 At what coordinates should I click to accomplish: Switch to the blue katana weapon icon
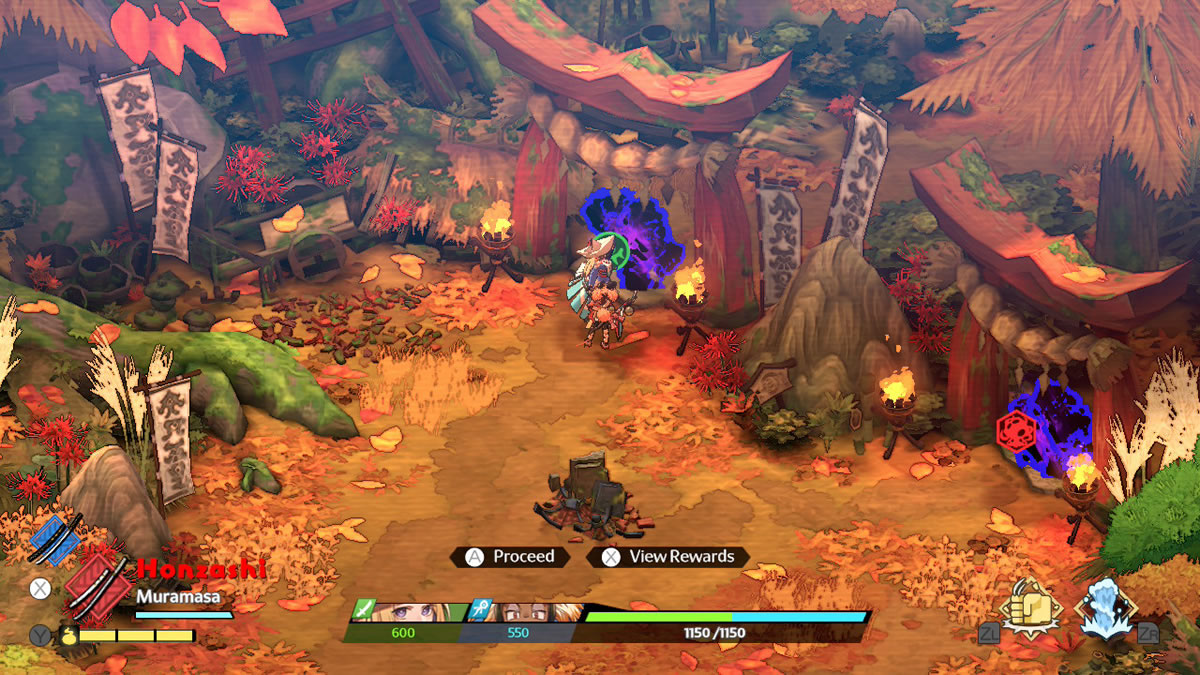point(55,537)
